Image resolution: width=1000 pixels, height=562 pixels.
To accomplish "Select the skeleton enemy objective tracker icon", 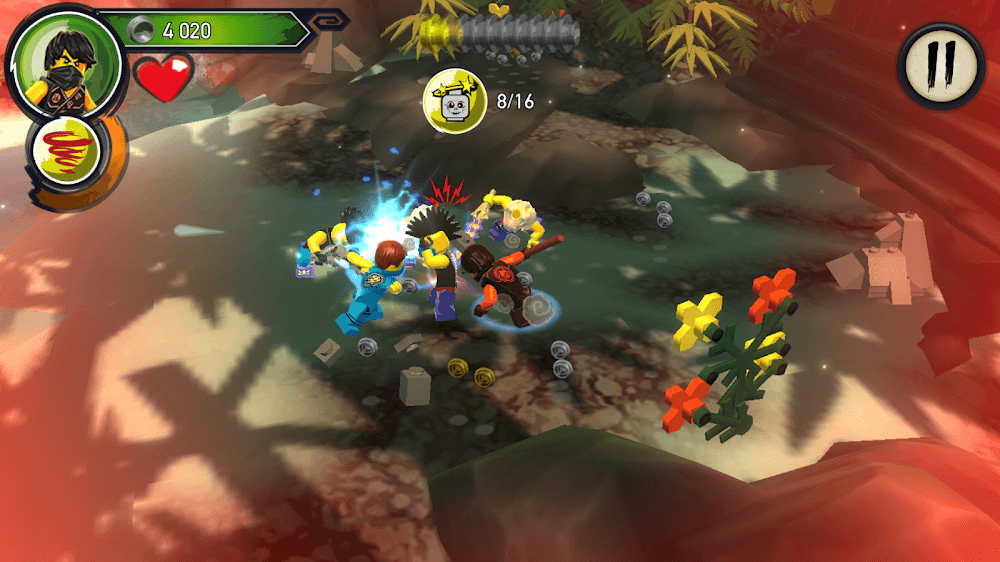I will coord(456,100).
